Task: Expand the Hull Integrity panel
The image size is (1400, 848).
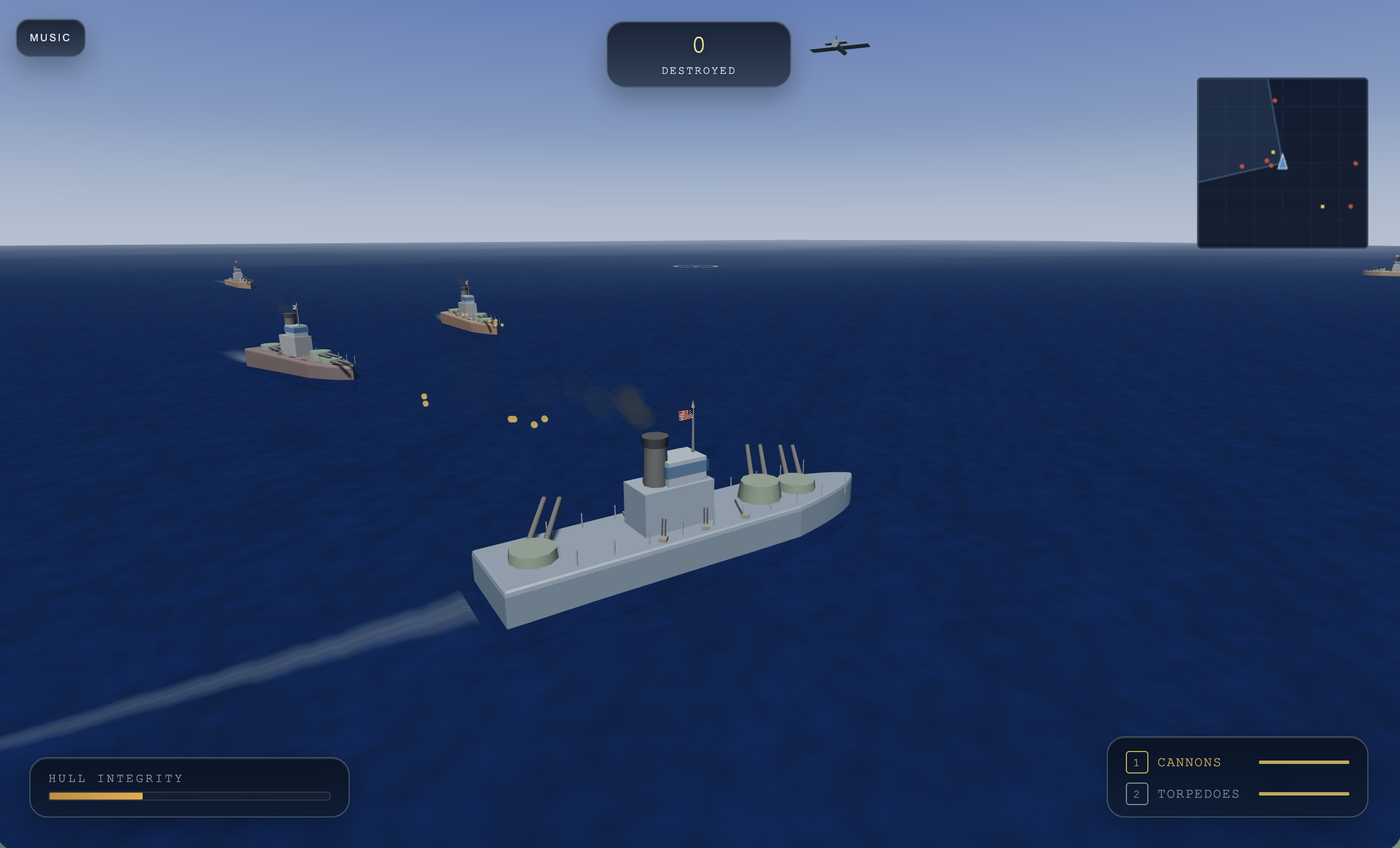Action: tap(190, 787)
